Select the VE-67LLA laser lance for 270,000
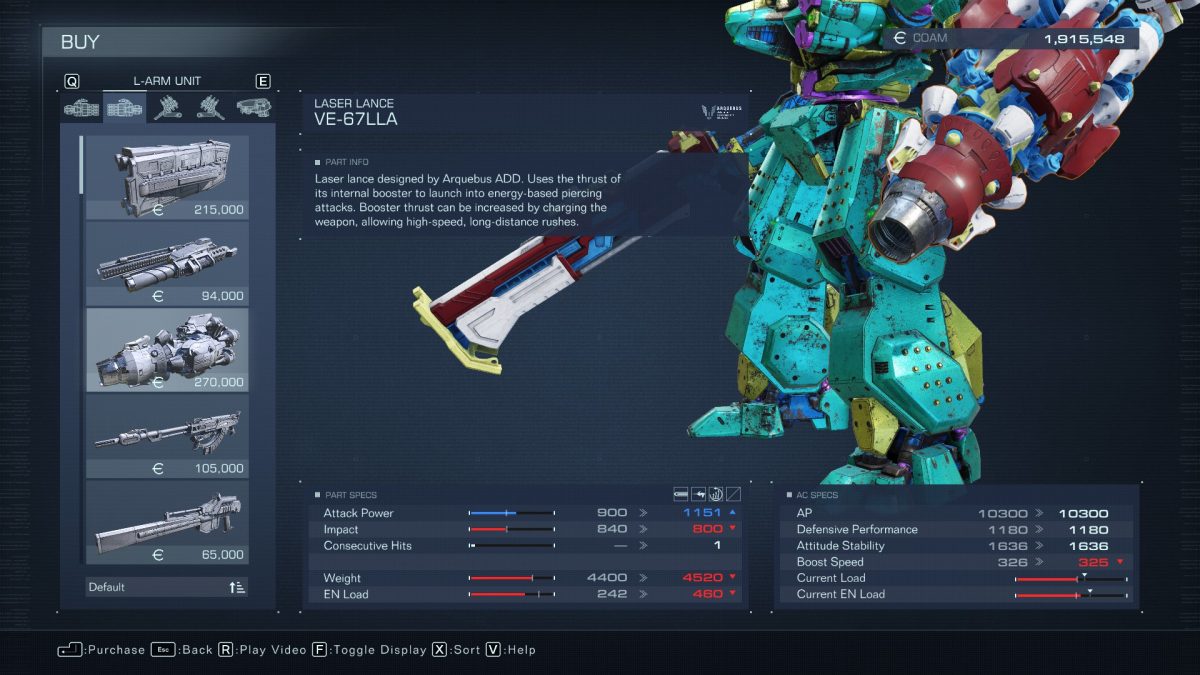The width and height of the screenshot is (1200, 675). click(167, 350)
